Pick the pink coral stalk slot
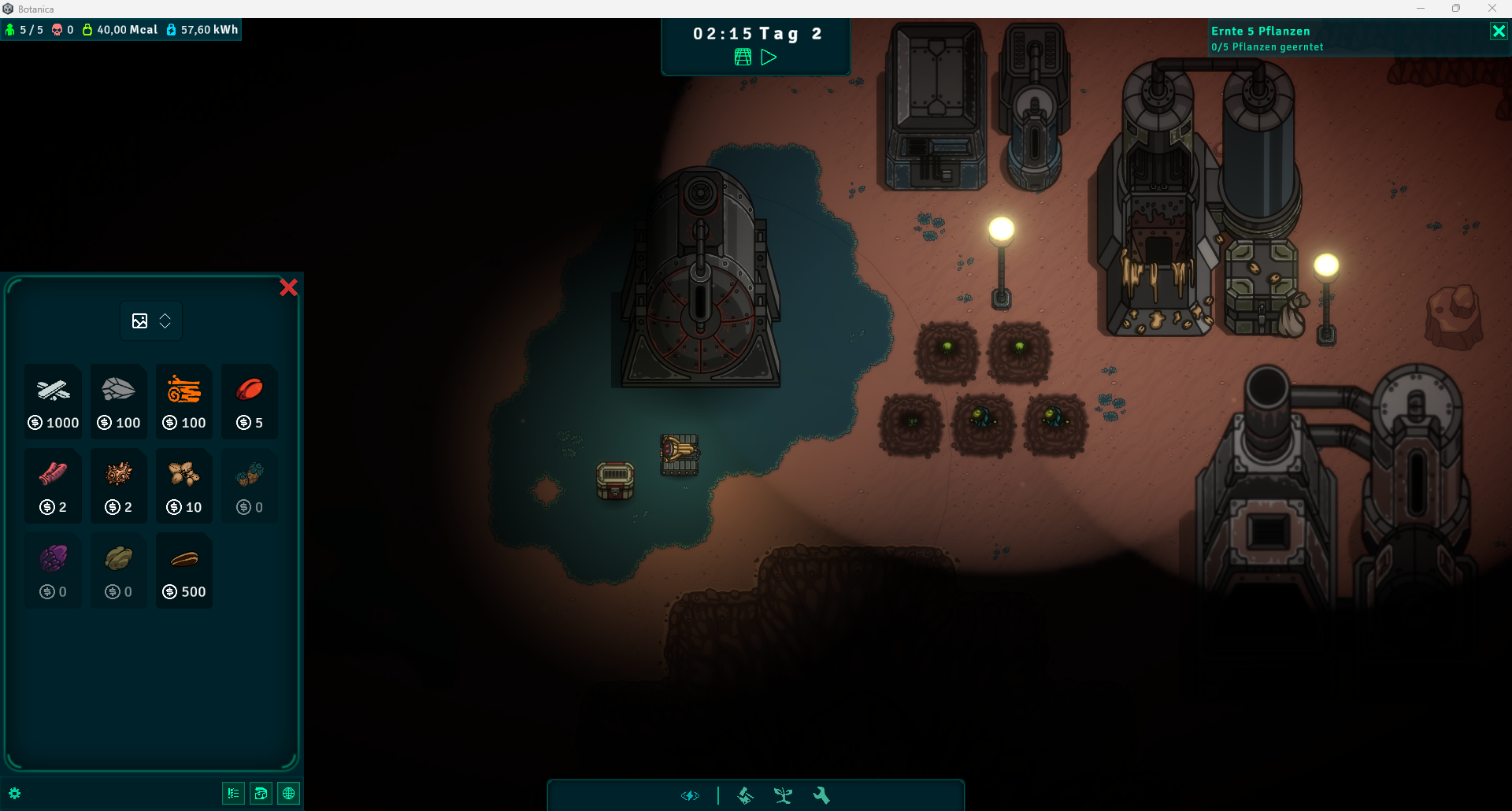 pyautogui.click(x=54, y=485)
